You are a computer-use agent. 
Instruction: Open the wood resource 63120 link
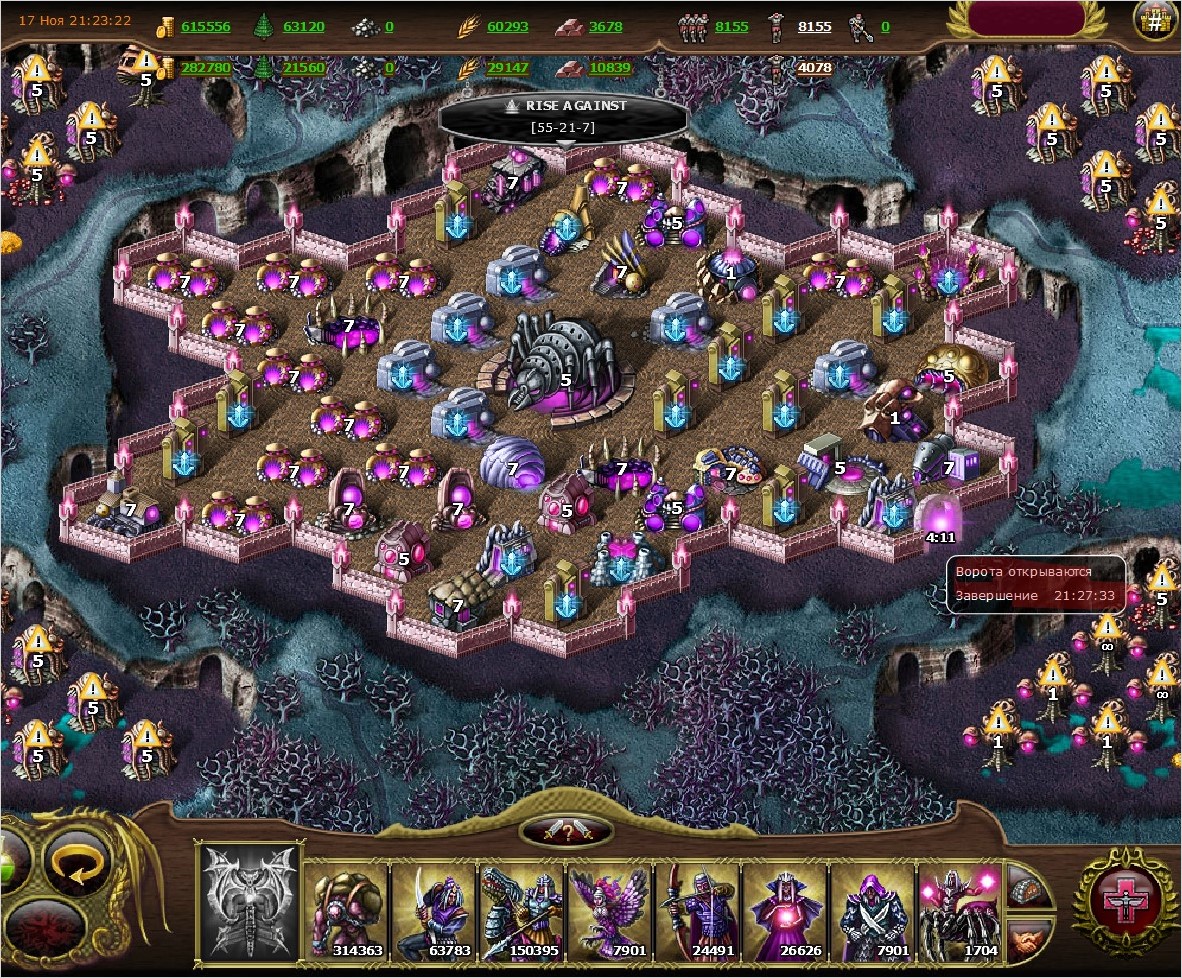(303, 27)
